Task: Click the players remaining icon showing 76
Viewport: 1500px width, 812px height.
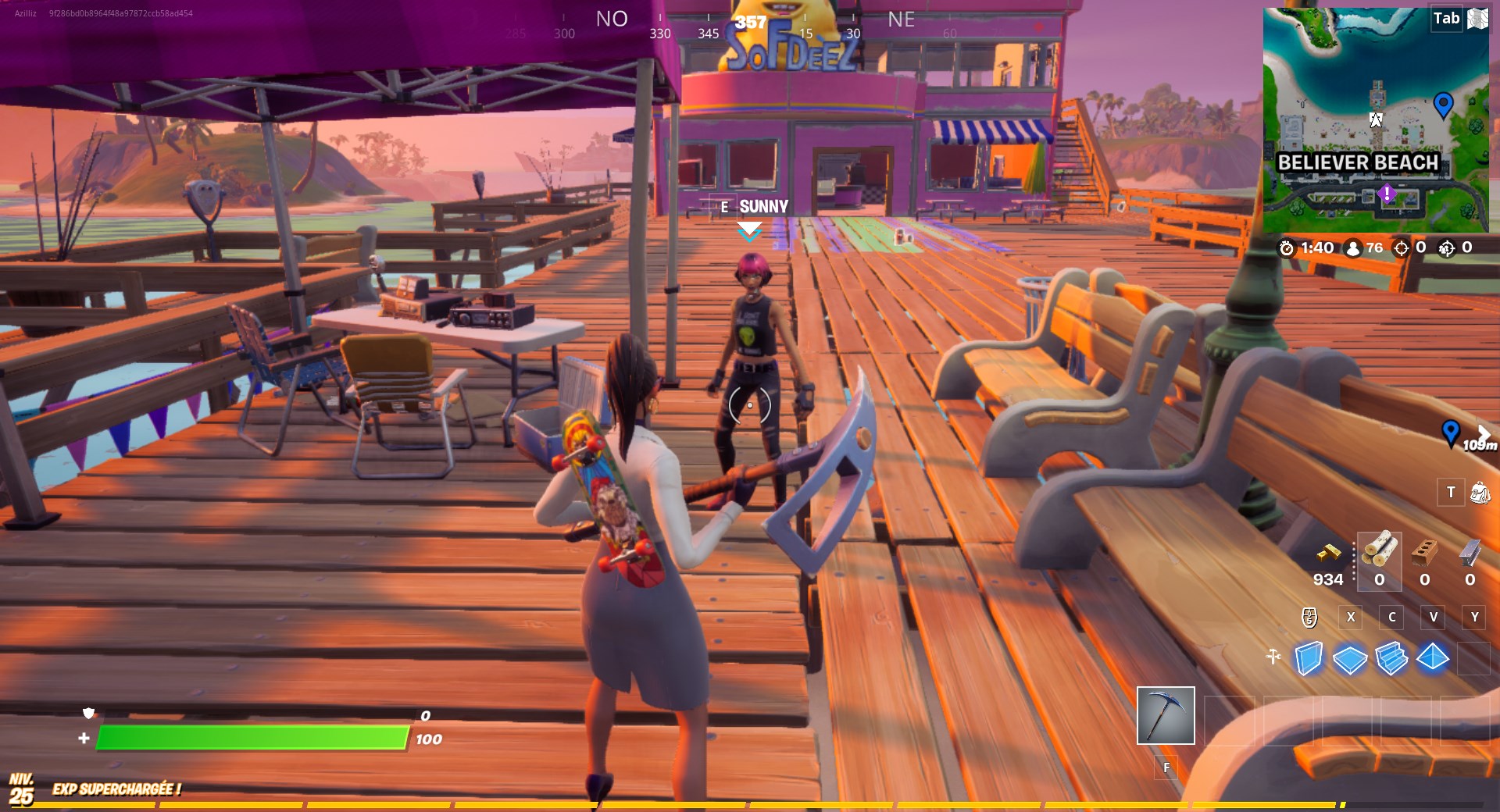Action: click(x=1352, y=248)
